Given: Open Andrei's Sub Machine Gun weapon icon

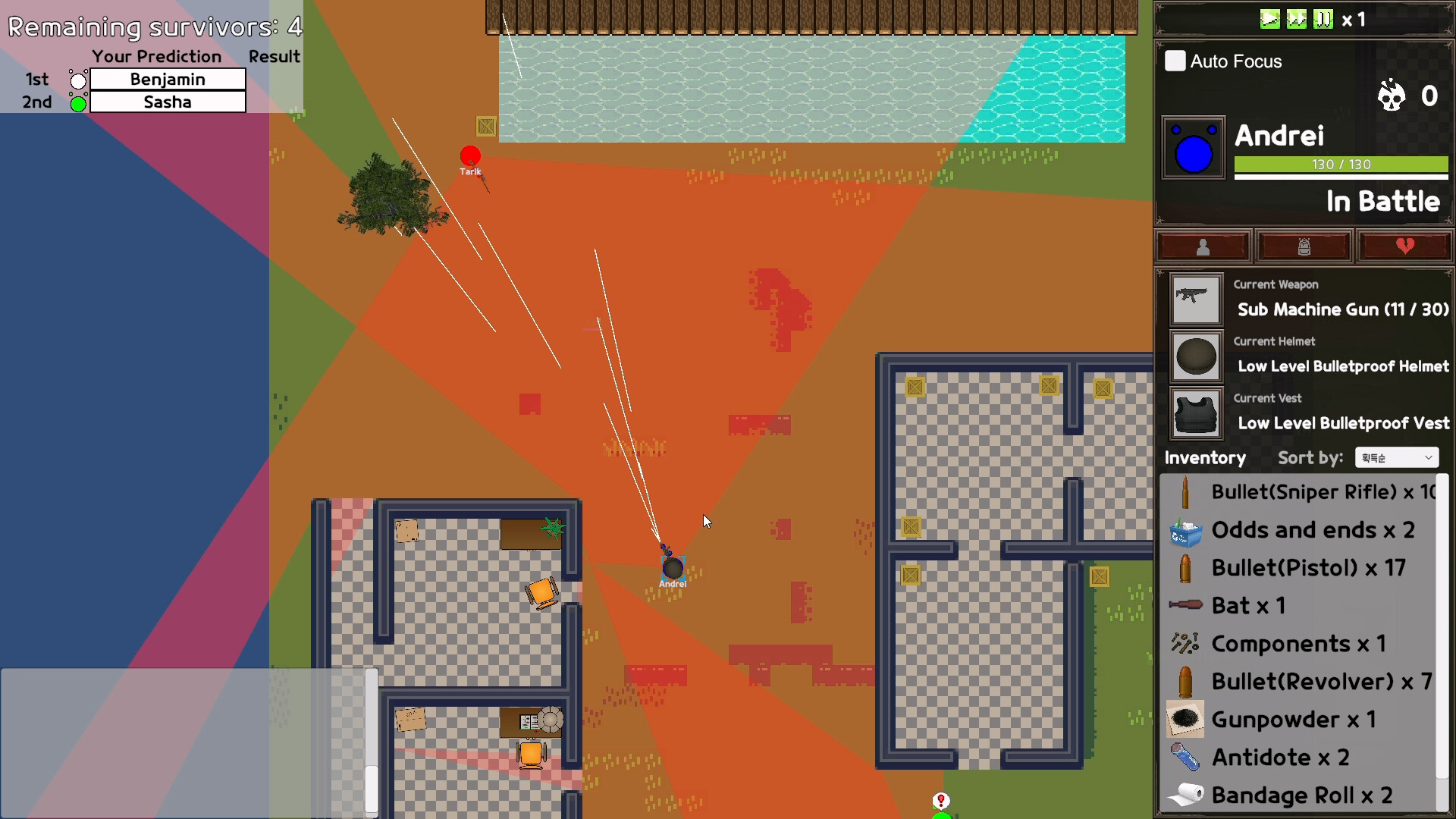Looking at the screenshot, I should point(1195,299).
